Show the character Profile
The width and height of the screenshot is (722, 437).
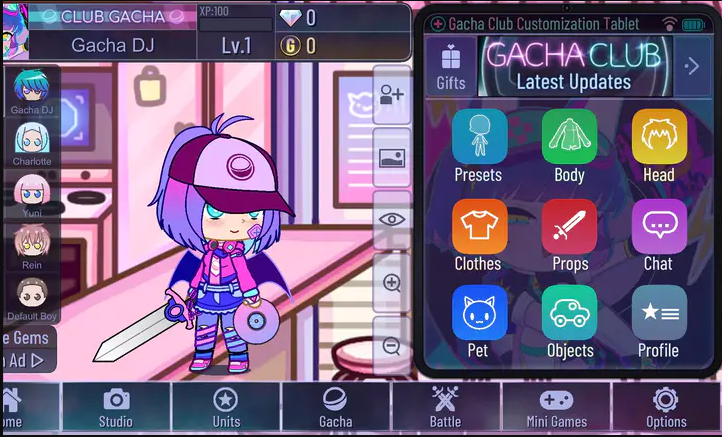pos(659,314)
